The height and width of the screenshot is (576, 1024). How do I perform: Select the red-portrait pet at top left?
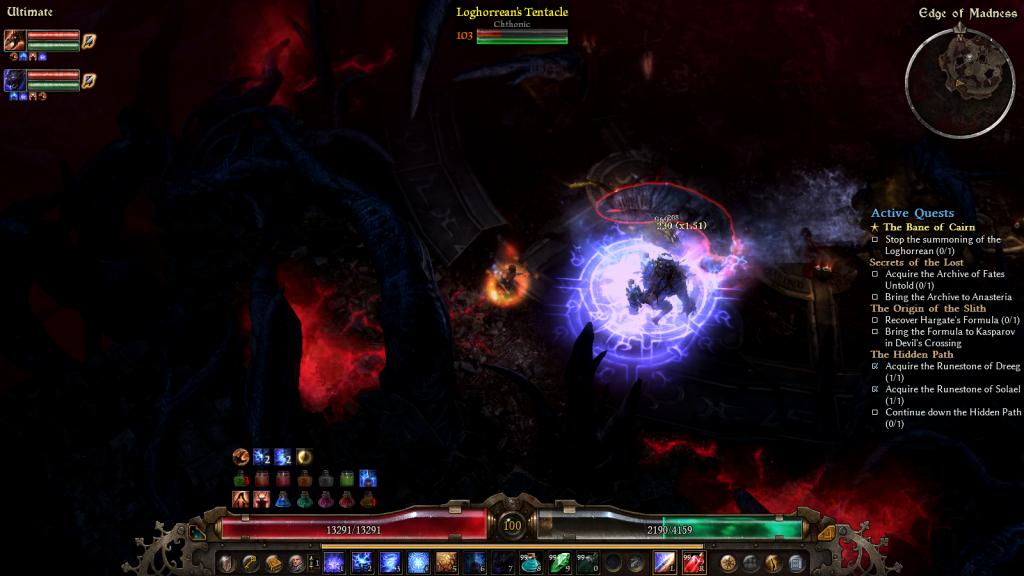tap(15, 40)
